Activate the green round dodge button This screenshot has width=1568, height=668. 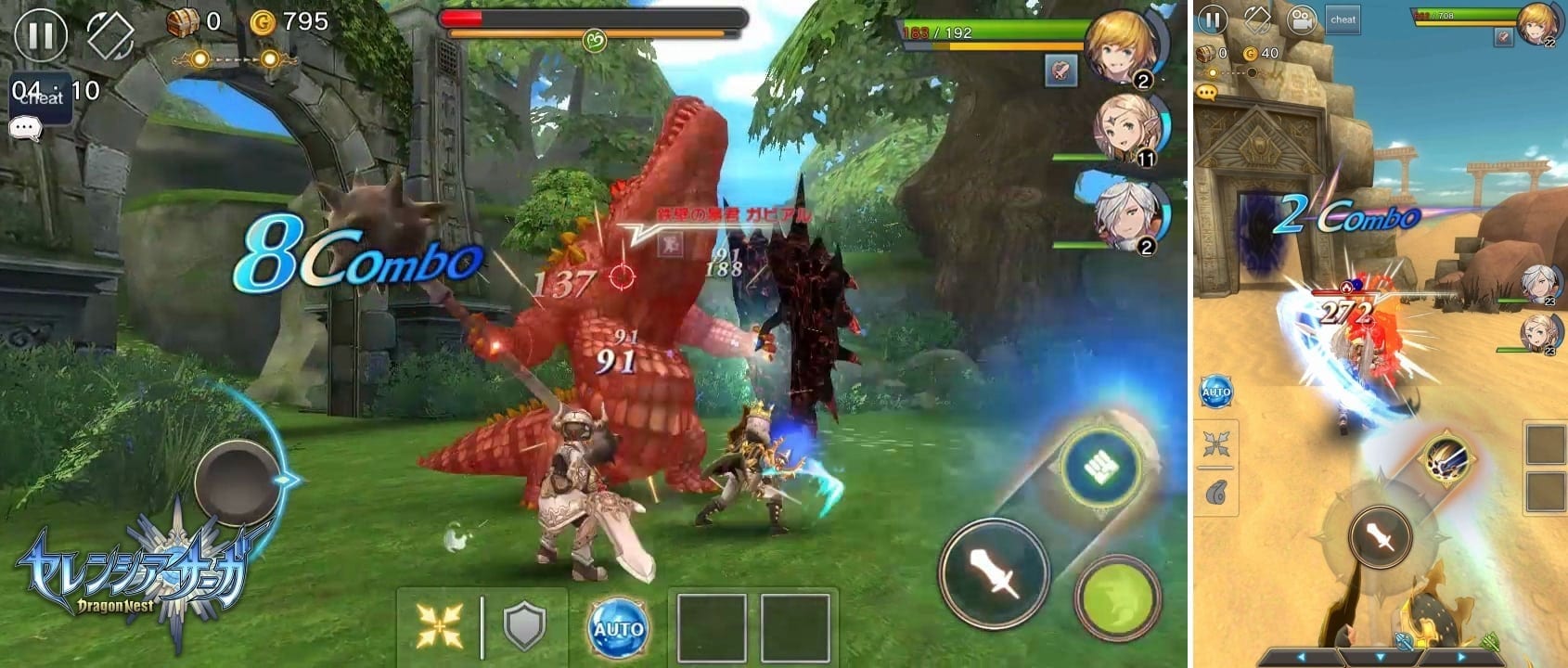coord(1118,597)
